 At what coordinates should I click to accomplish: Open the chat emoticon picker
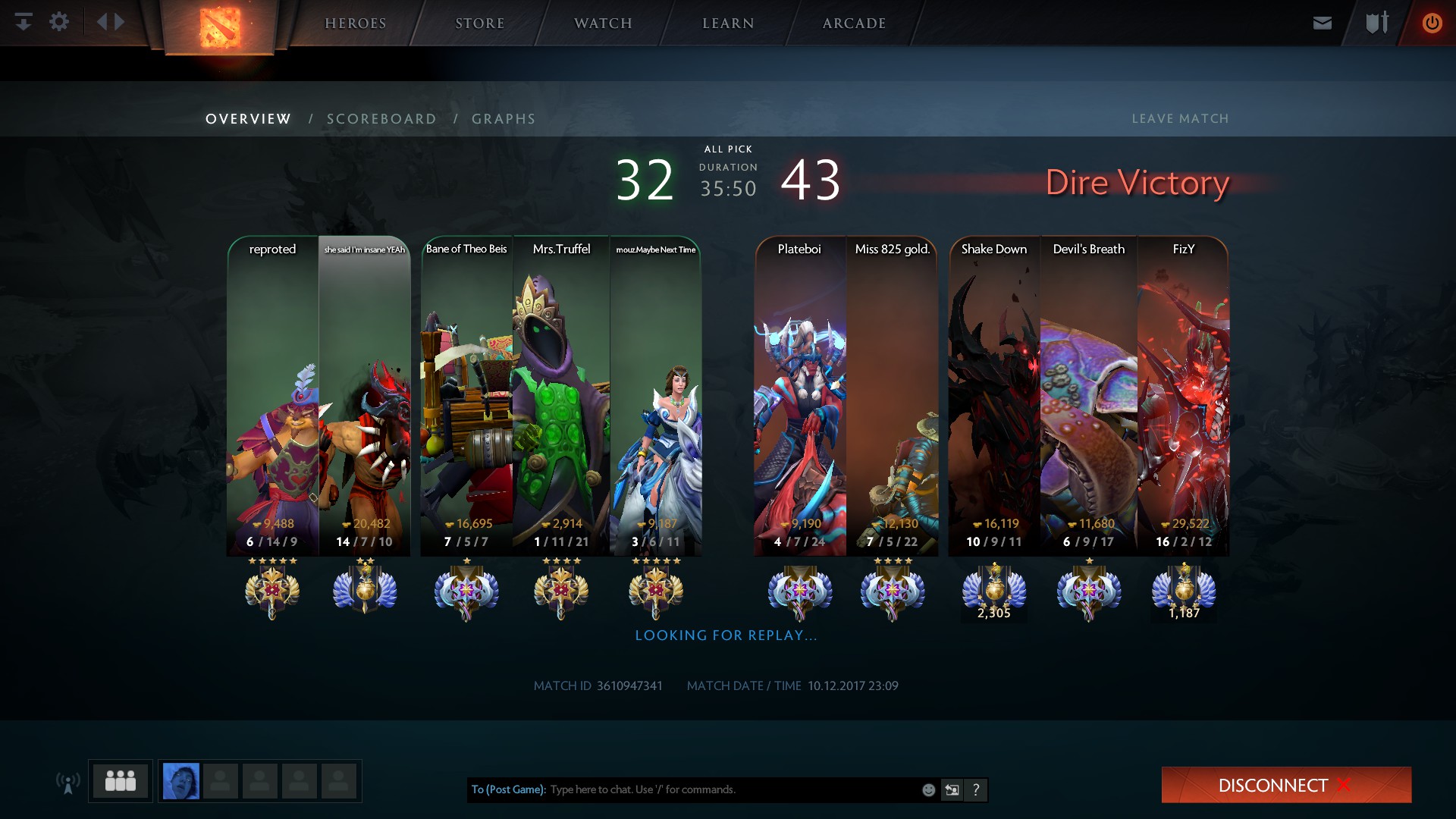[928, 790]
